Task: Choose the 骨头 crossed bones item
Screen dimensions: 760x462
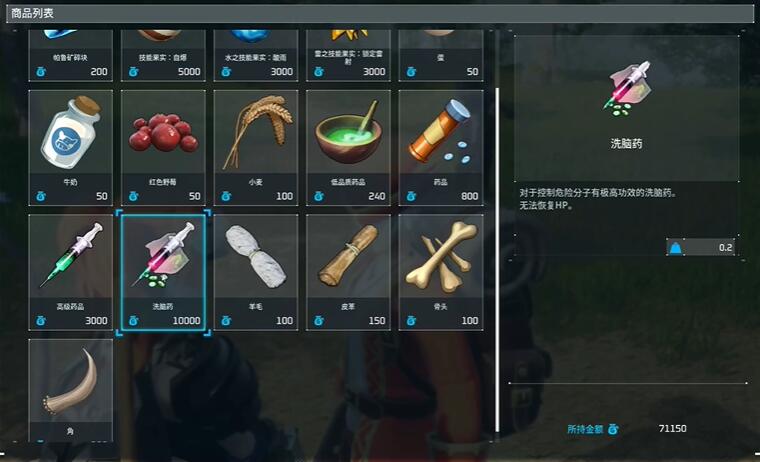Action: tap(441, 271)
